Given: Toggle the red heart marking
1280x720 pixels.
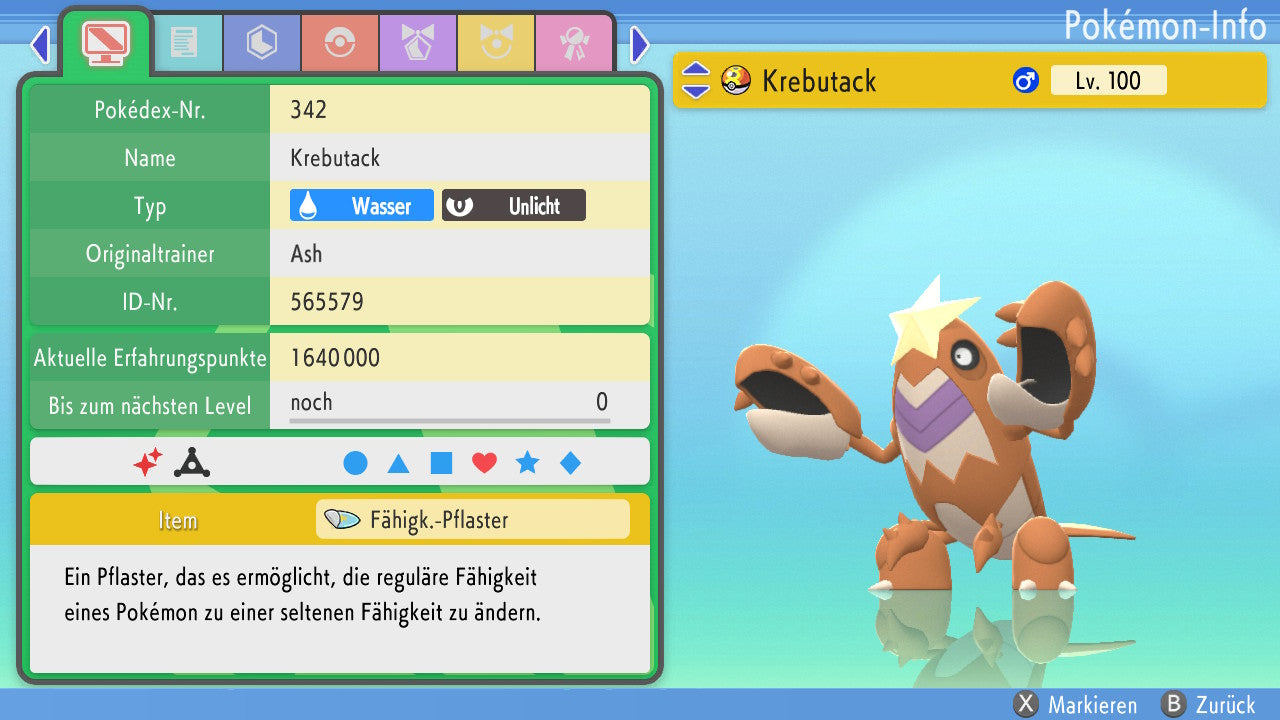Looking at the screenshot, I should point(484,463).
